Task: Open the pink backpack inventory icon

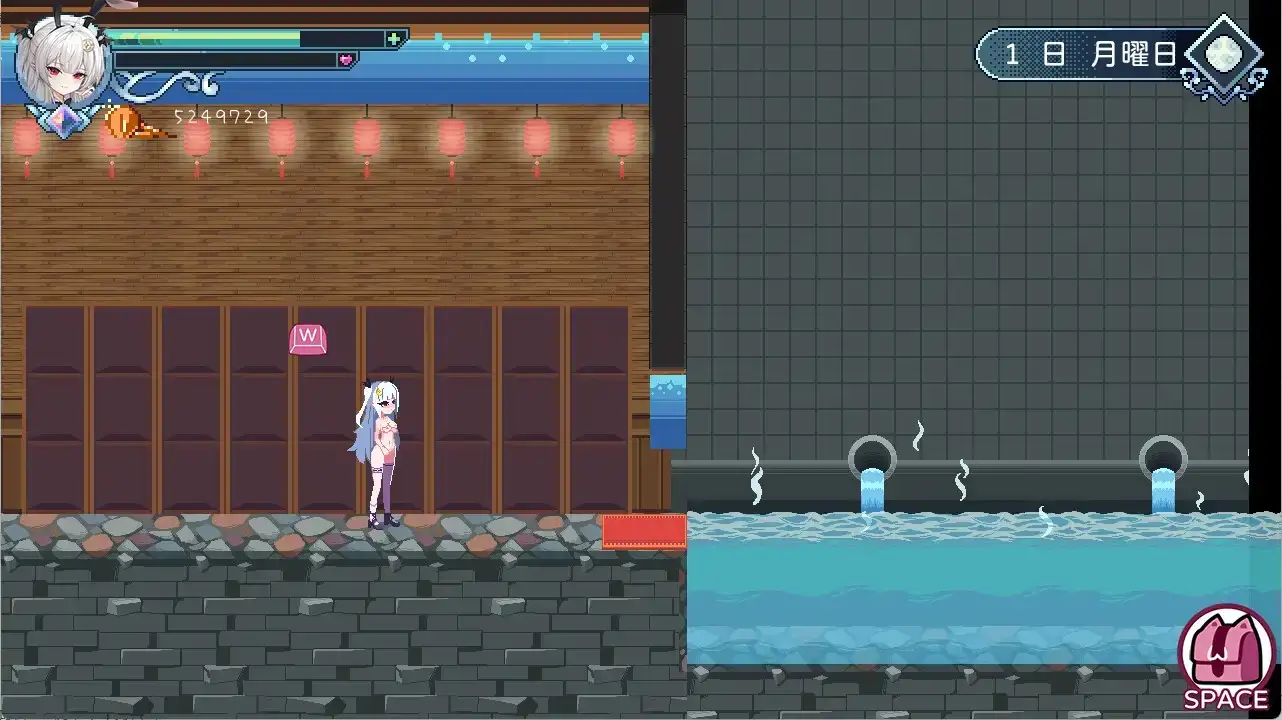Action: (1225, 653)
